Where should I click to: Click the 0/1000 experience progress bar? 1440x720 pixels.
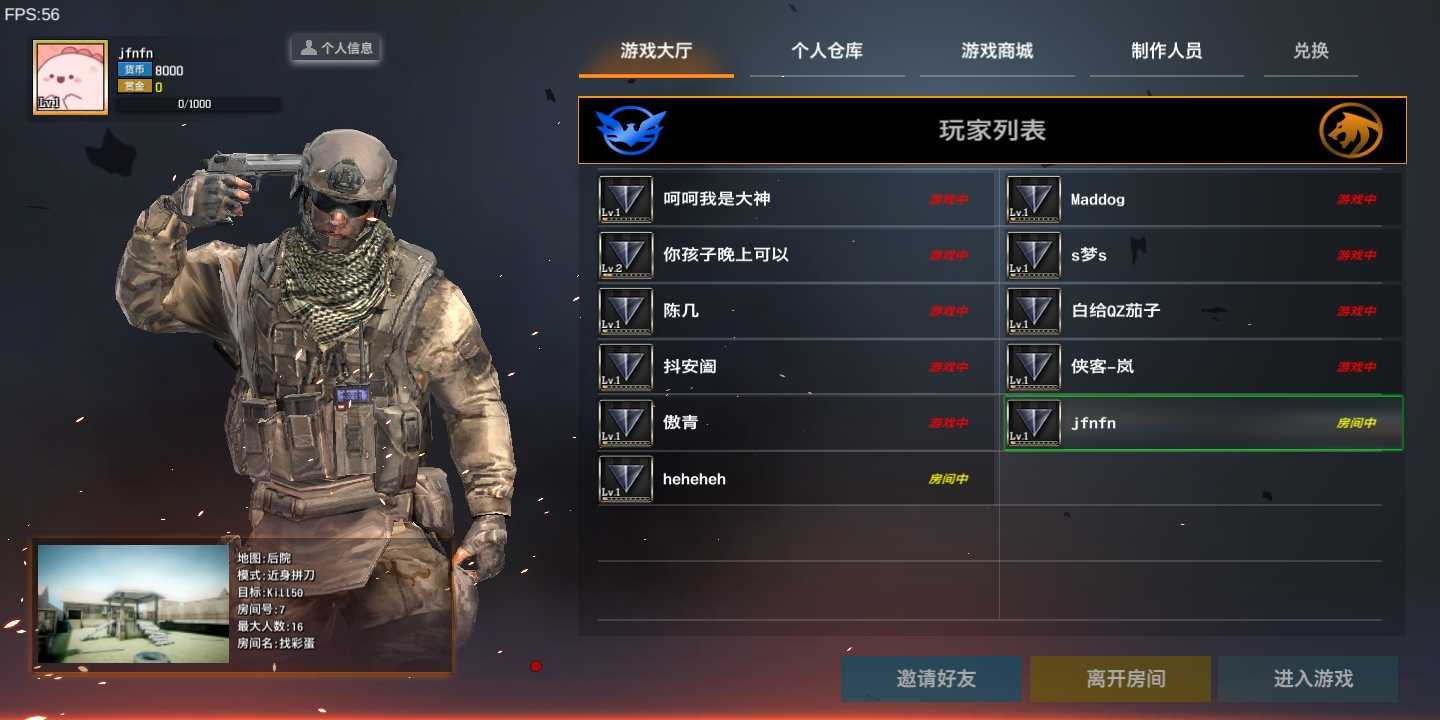point(199,104)
